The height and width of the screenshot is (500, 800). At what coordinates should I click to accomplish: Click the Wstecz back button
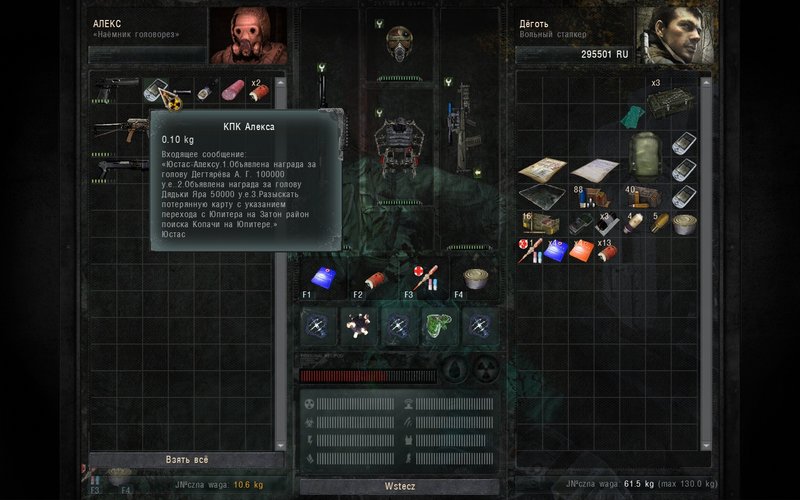[x=399, y=485]
